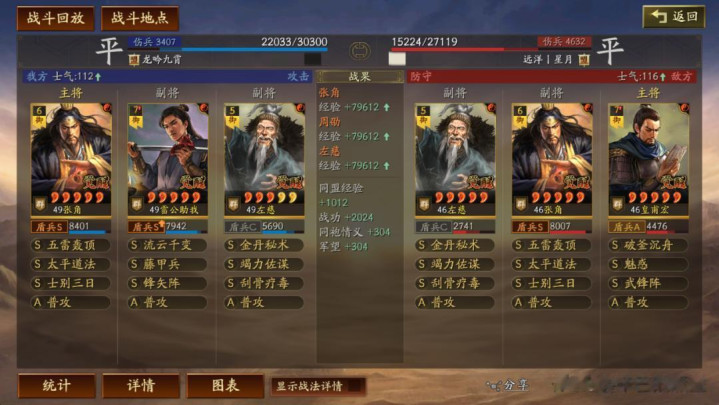
Task: Inspect the 破釜沉舟 skill
Action: point(648,245)
